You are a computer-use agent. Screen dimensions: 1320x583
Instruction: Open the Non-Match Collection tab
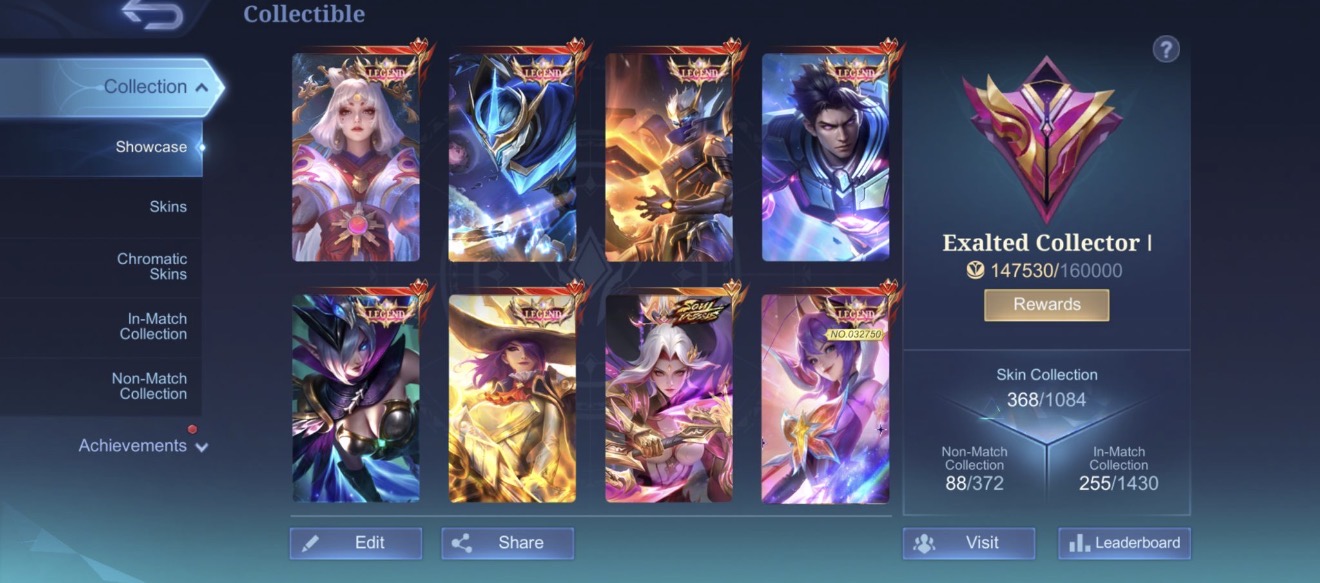(149, 386)
